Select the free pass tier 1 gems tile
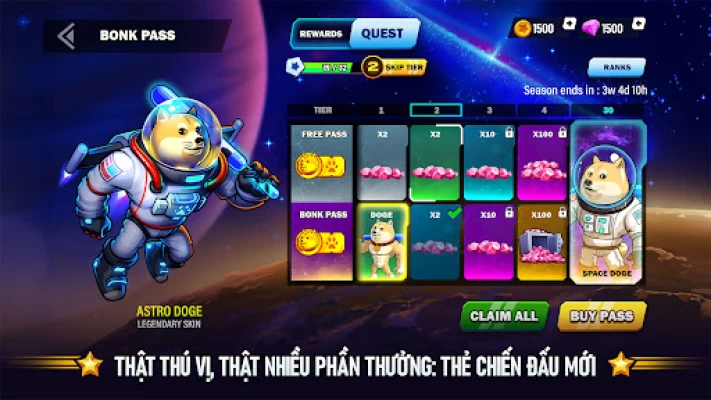 pyautogui.click(x=381, y=161)
